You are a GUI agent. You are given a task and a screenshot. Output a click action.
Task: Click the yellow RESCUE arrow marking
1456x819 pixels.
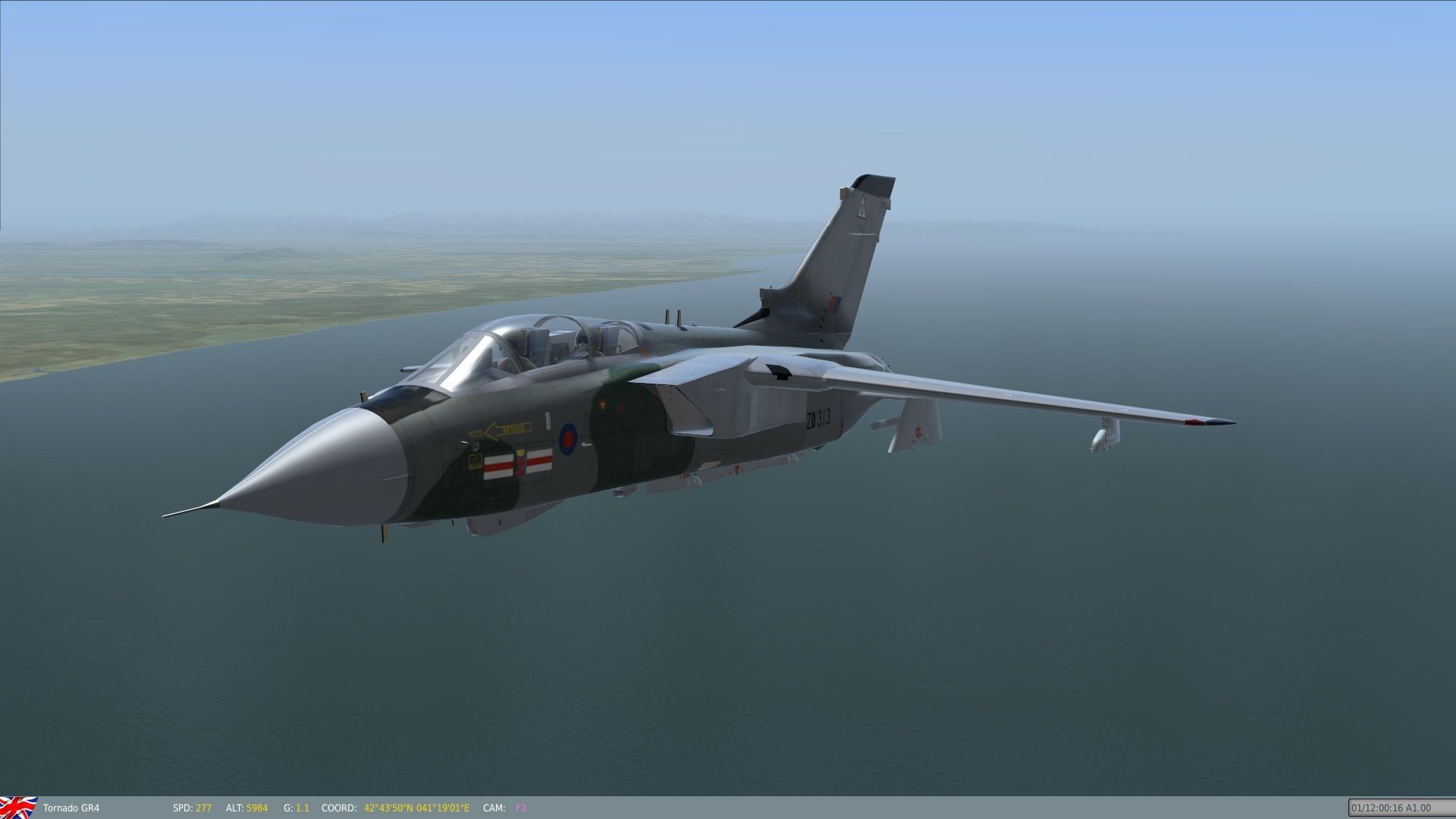506,429
